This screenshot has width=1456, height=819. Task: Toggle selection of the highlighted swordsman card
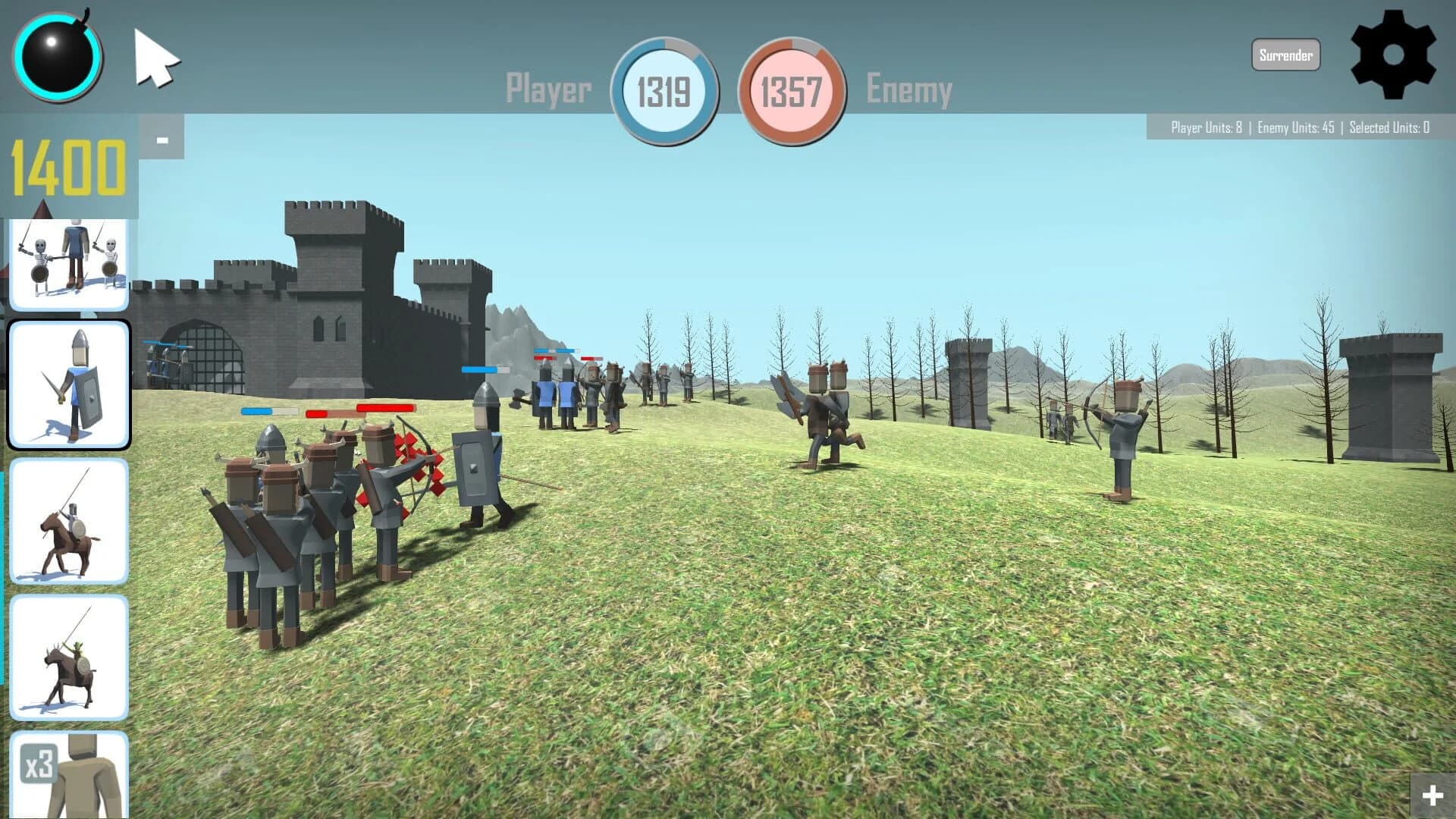[x=69, y=383]
